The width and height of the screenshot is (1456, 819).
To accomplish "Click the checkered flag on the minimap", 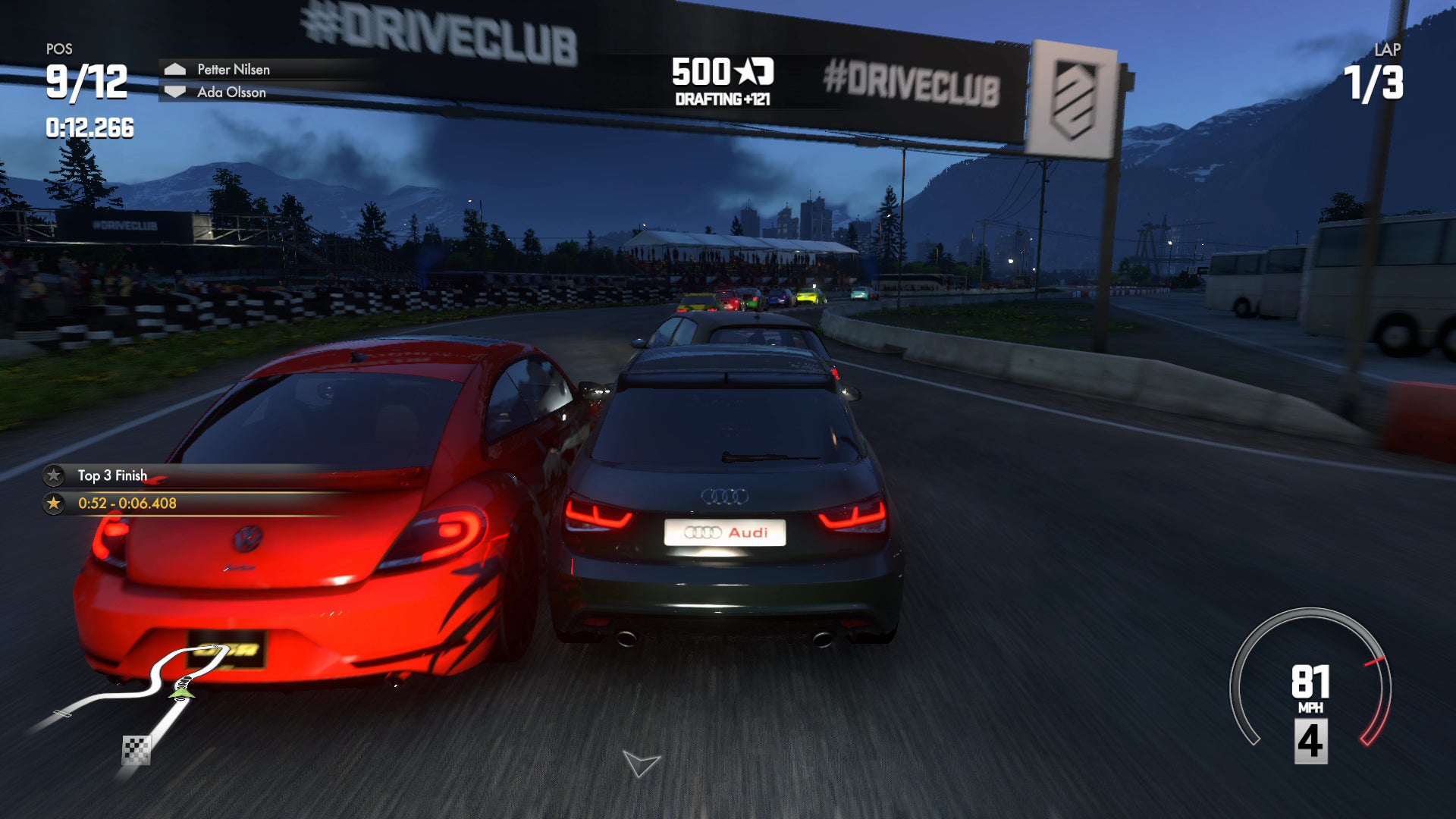I will (136, 750).
